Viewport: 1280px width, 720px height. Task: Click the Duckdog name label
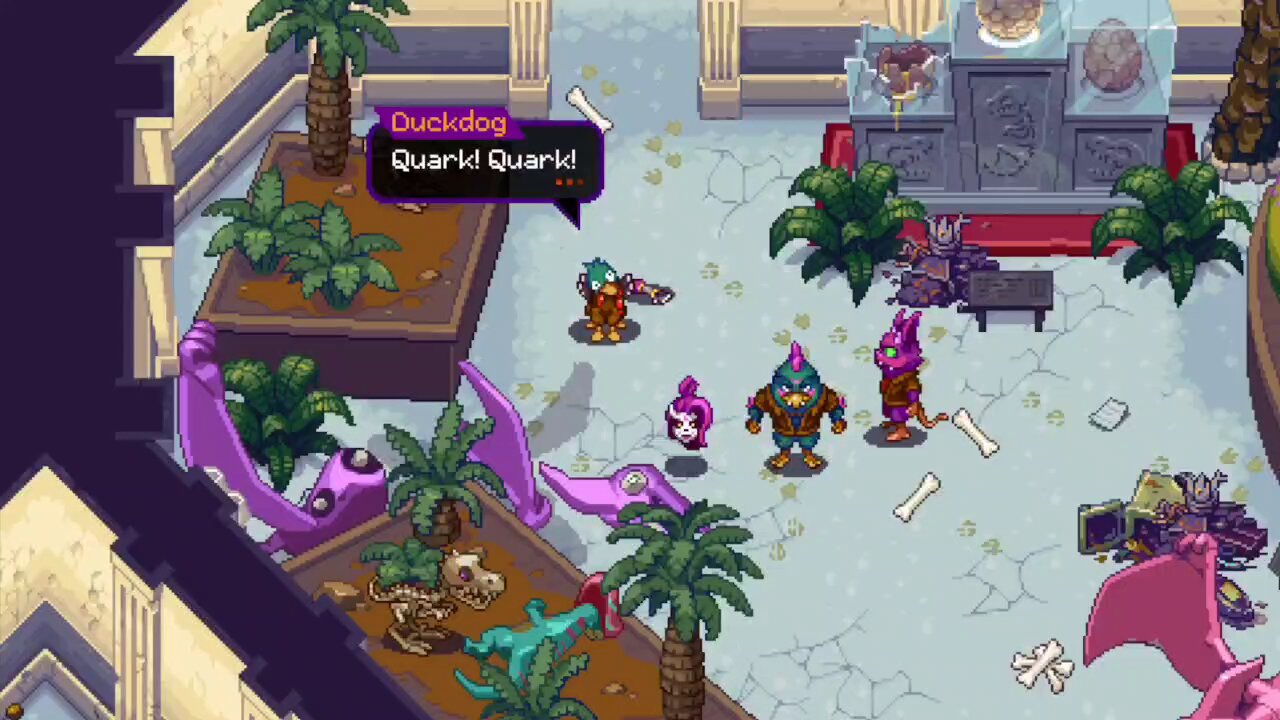[449, 122]
